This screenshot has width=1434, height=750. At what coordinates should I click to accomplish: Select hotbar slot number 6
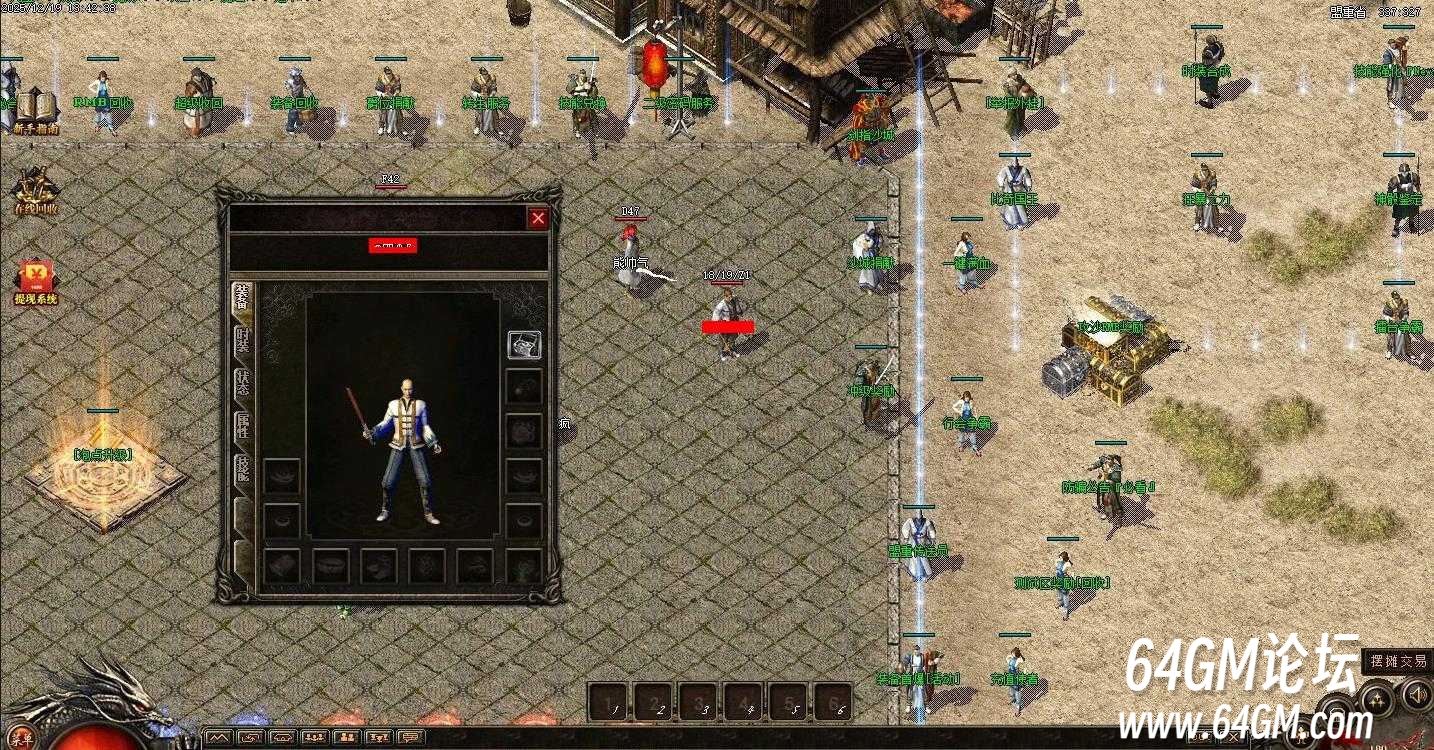point(833,702)
